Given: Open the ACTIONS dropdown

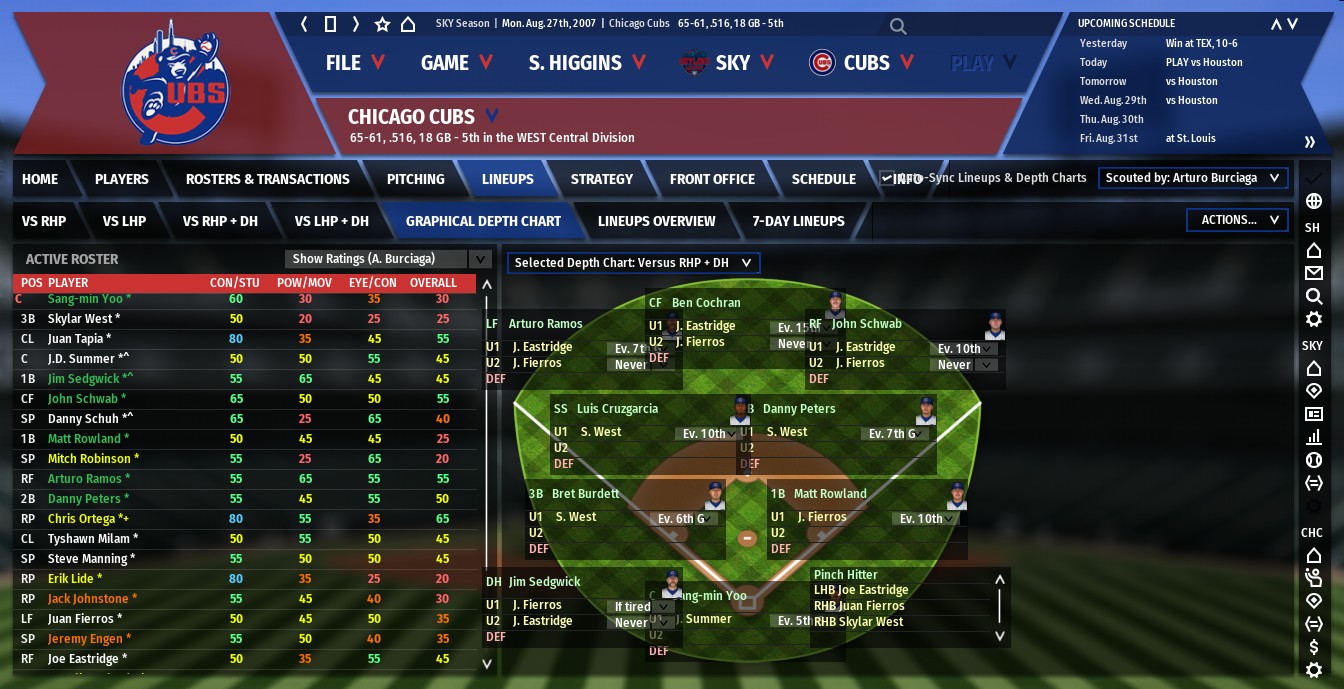Looking at the screenshot, I should pos(1236,220).
